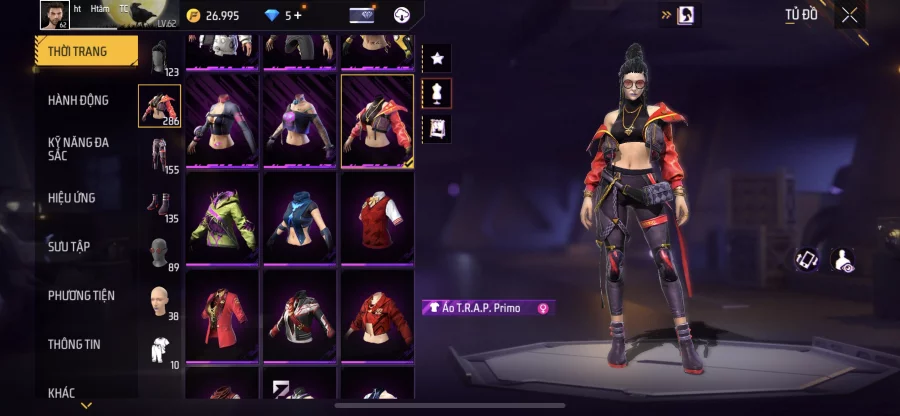Screen dimensions: 900x416
Task: Open the Hành Động category
Action: 78,100
